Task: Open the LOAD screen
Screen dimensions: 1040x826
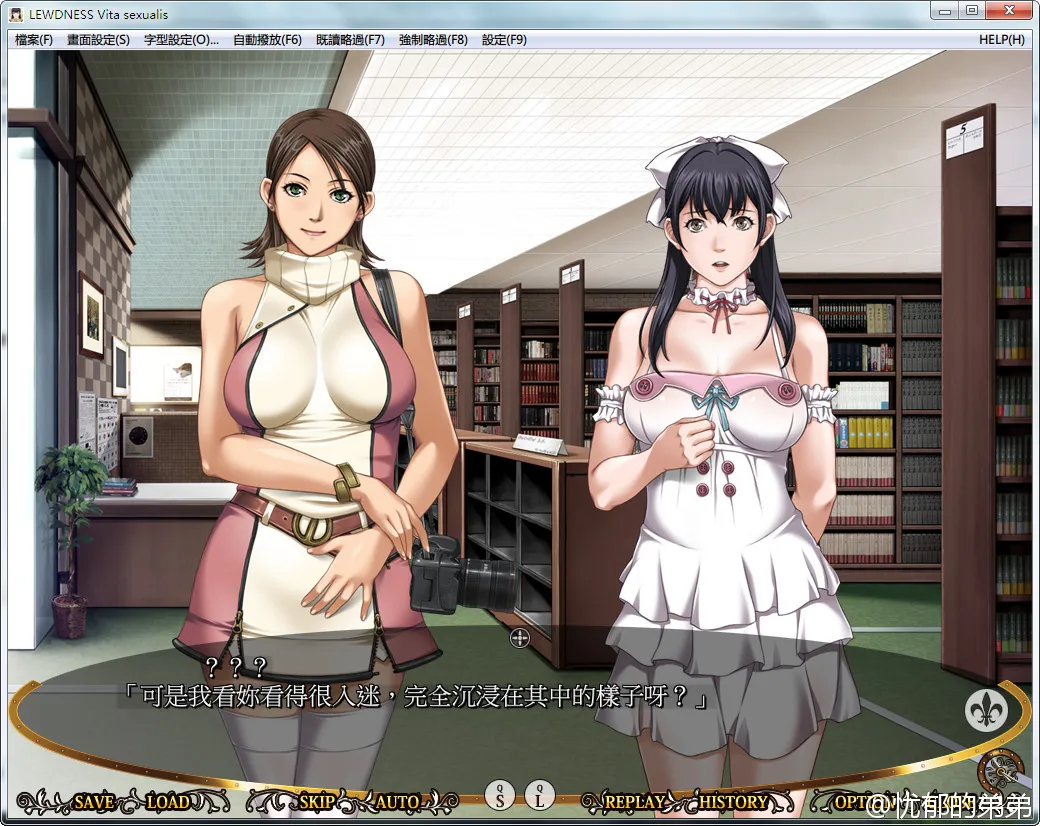Action: point(167,802)
